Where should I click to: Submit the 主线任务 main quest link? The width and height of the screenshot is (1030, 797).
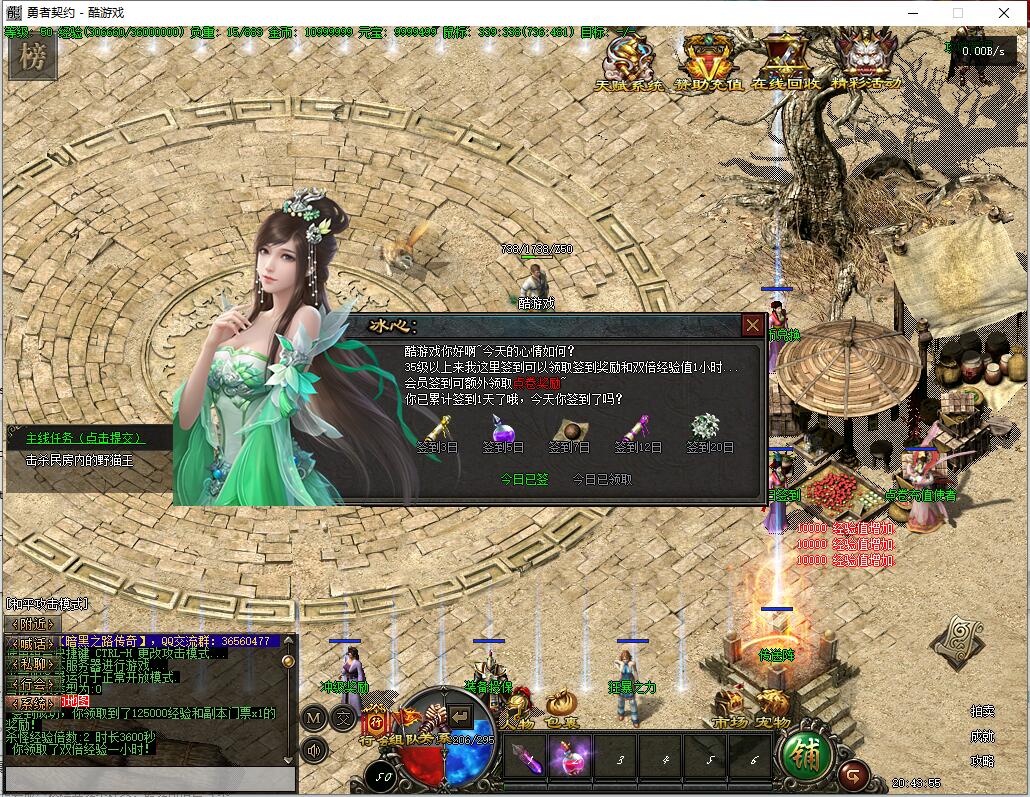click(85, 438)
